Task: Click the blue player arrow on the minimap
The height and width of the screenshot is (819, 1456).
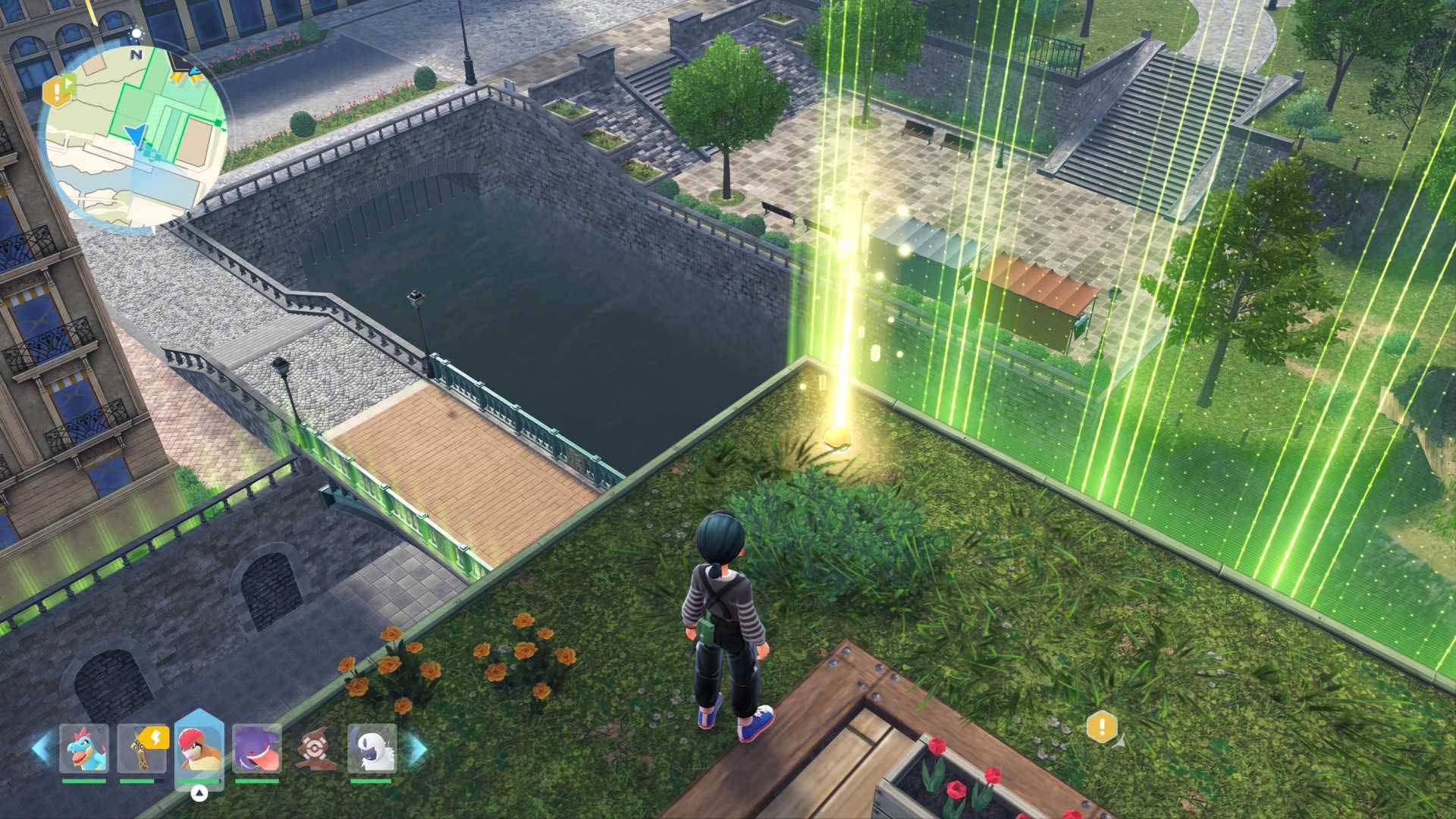Action: click(x=136, y=136)
